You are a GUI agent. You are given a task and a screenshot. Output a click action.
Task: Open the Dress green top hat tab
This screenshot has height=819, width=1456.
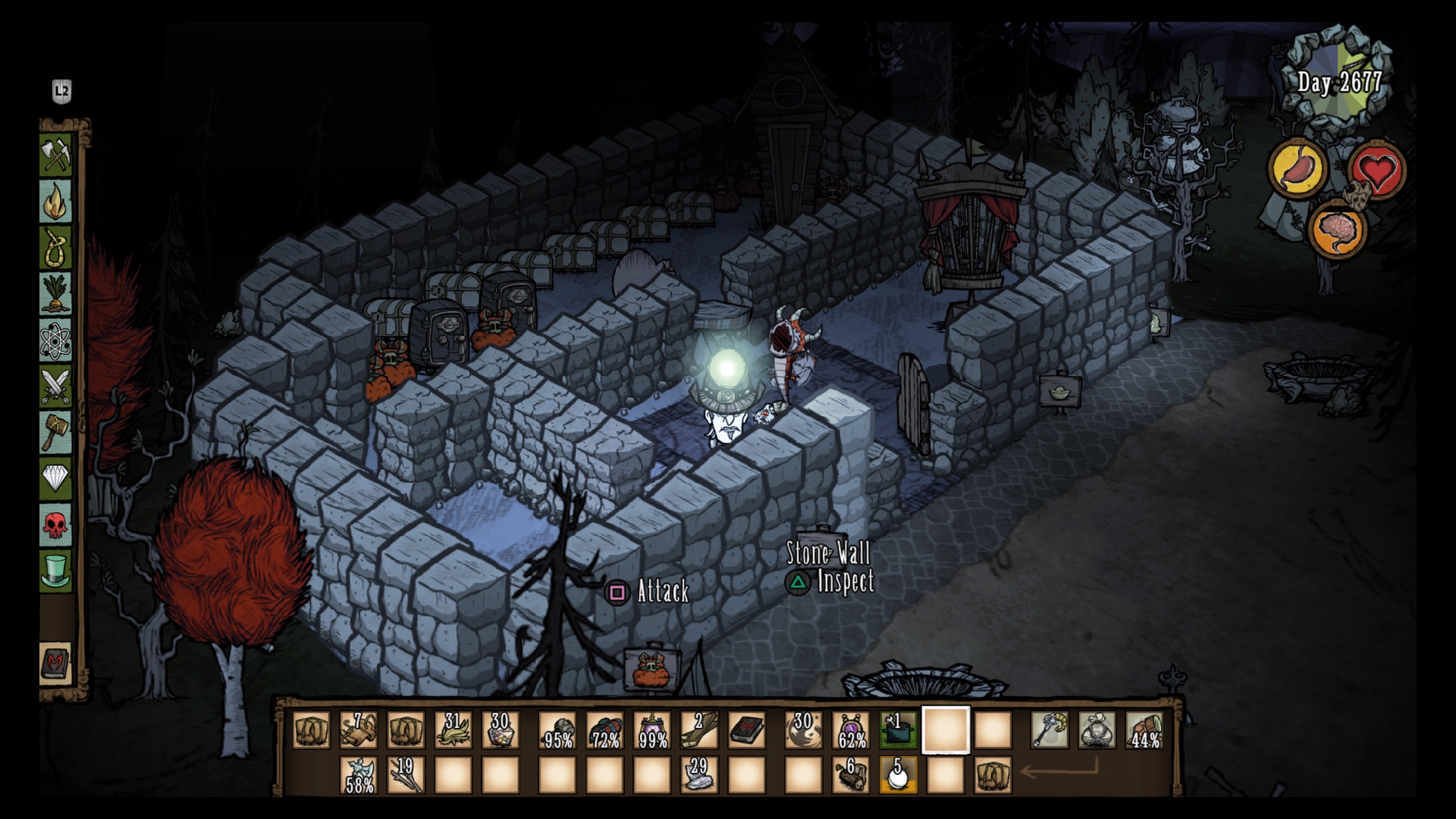pyautogui.click(x=56, y=571)
